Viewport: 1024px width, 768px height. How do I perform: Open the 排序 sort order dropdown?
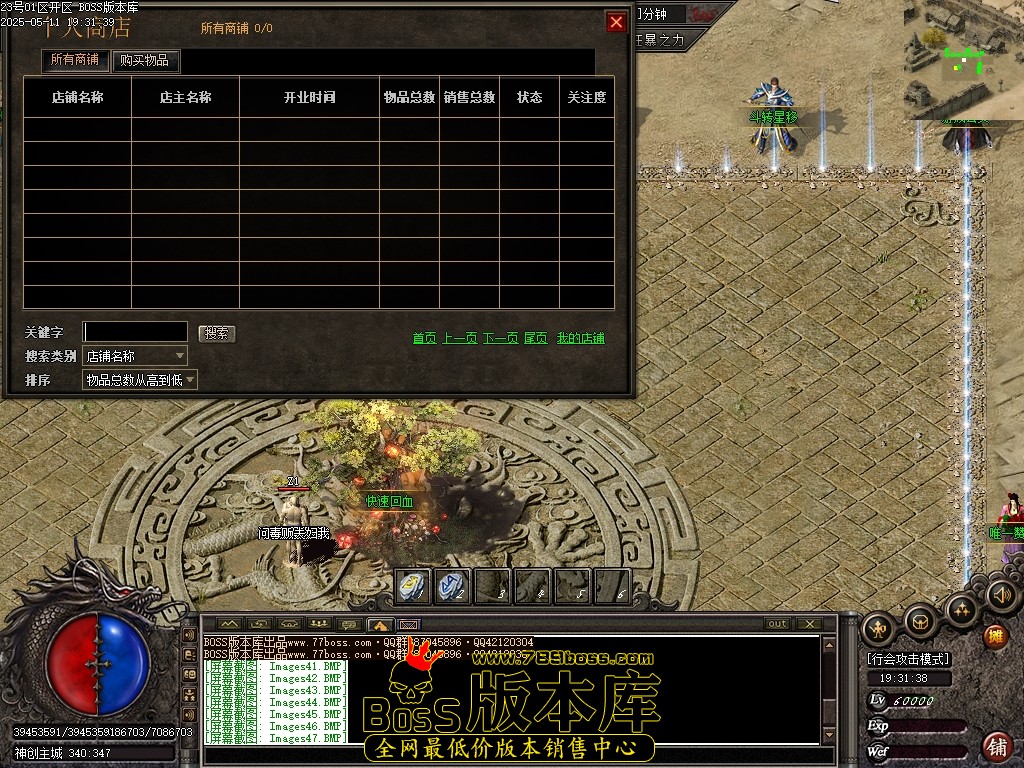(140, 380)
